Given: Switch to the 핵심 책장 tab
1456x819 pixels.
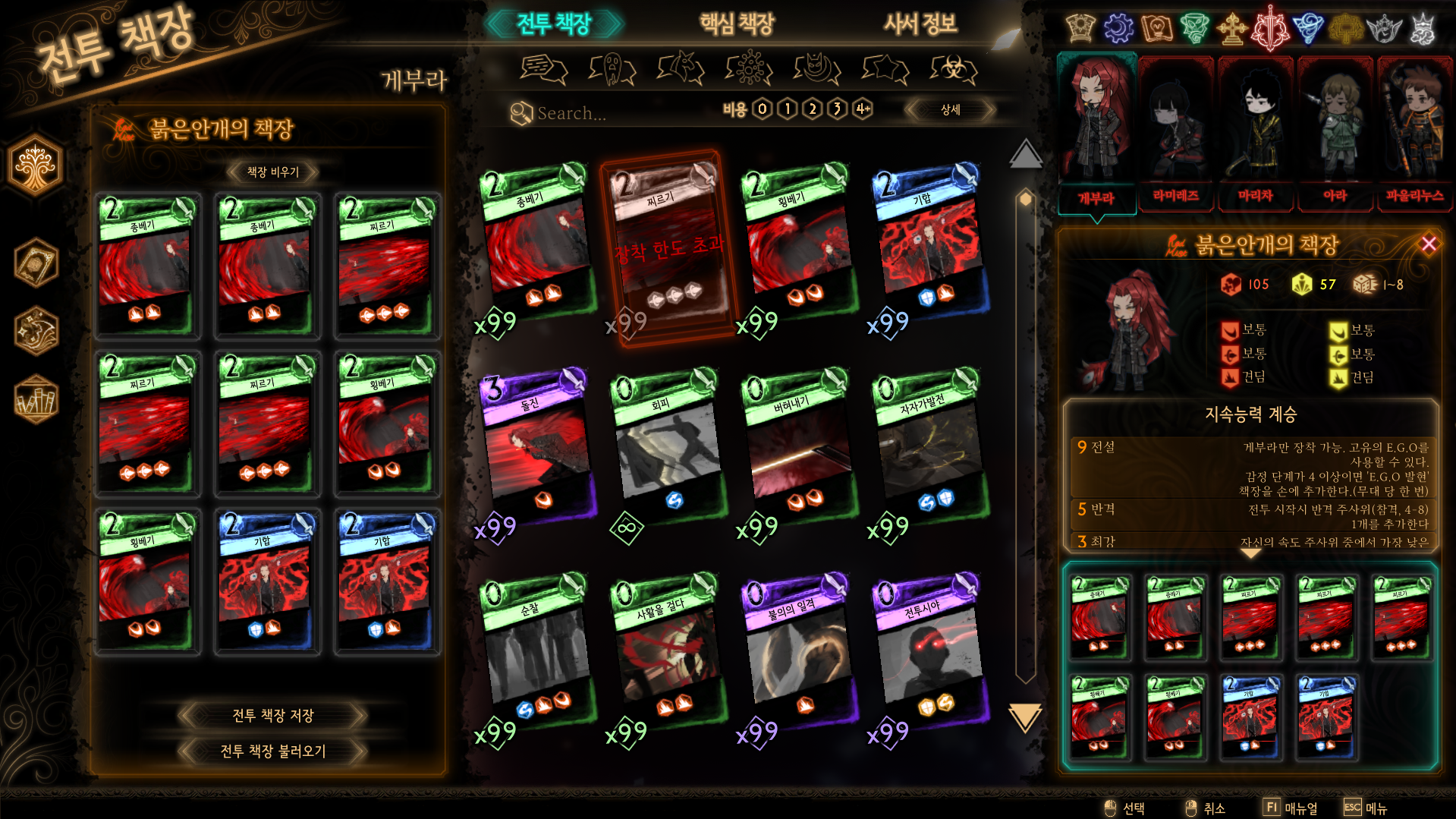Looking at the screenshot, I should [736, 24].
